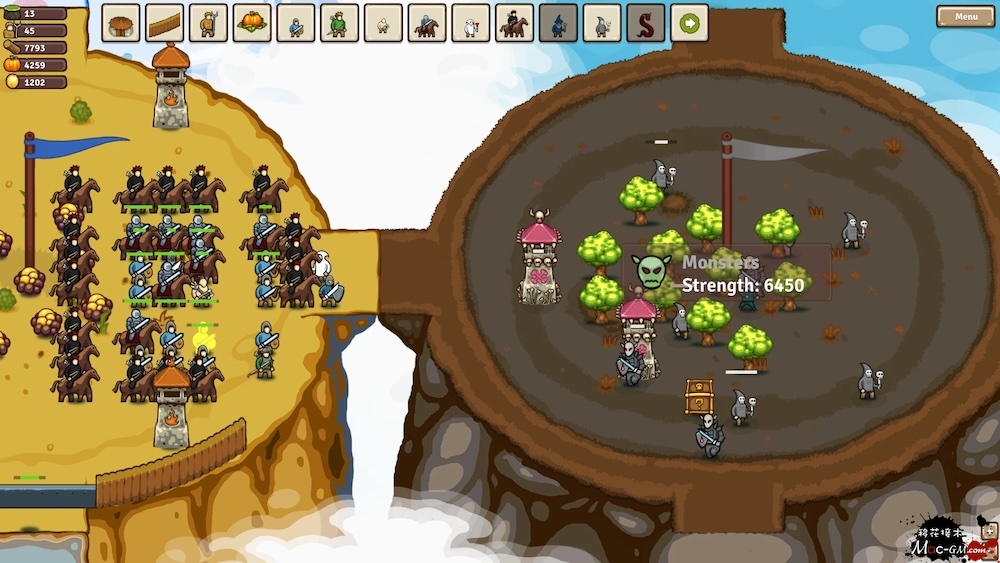Choose the blue mounted knight icon
1000x563 pixels.
(427, 23)
